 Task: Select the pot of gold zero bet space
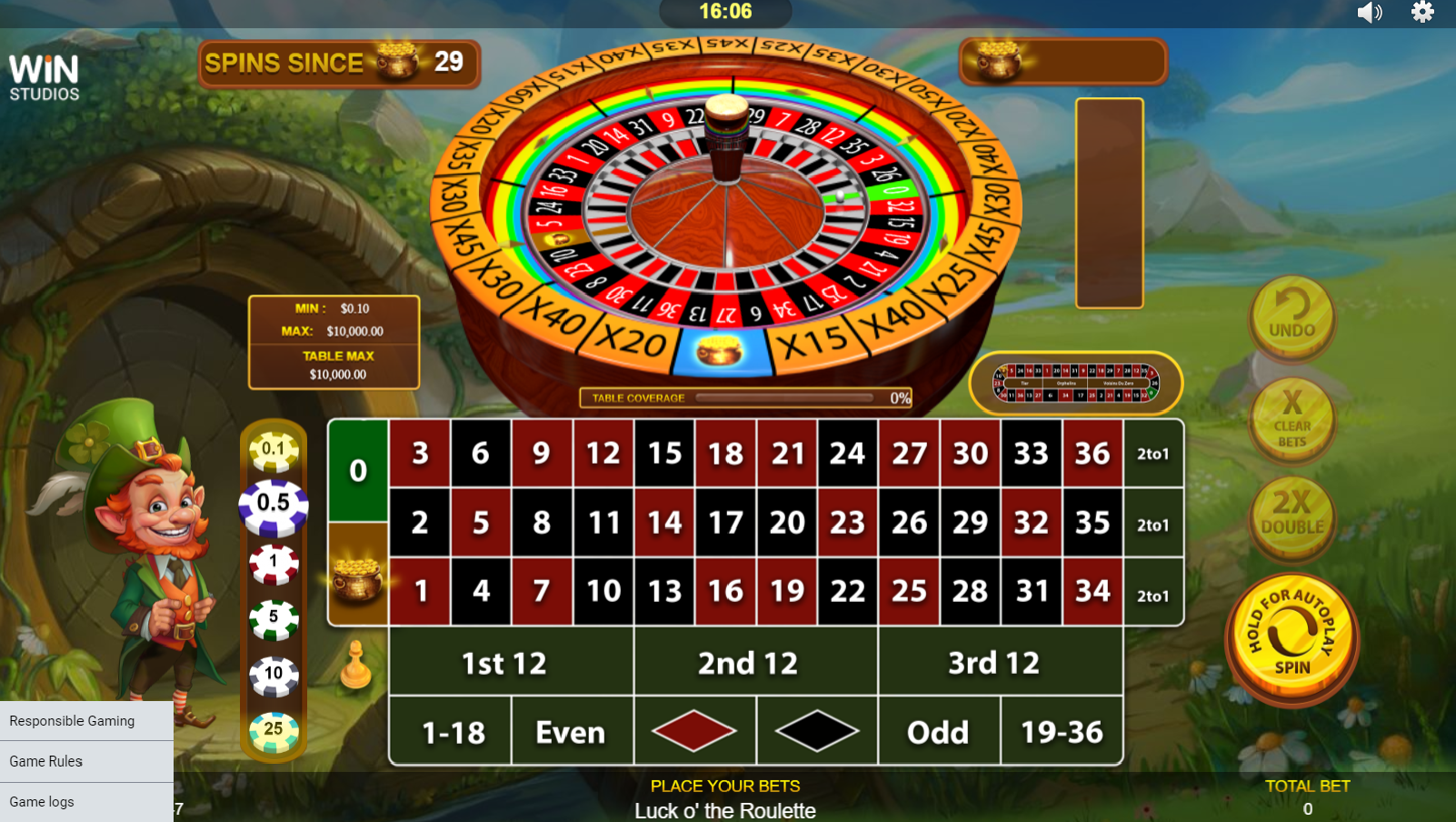(x=358, y=576)
